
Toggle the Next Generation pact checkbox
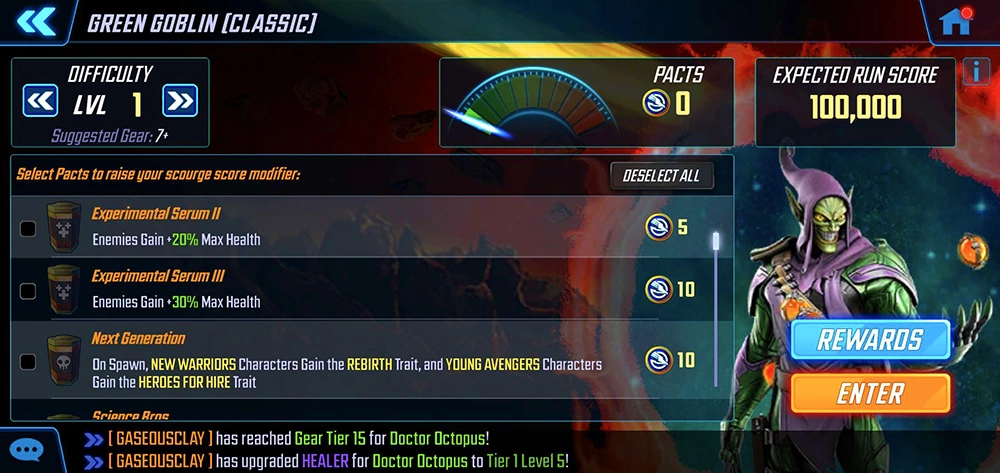pyautogui.click(x=28, y=361)
